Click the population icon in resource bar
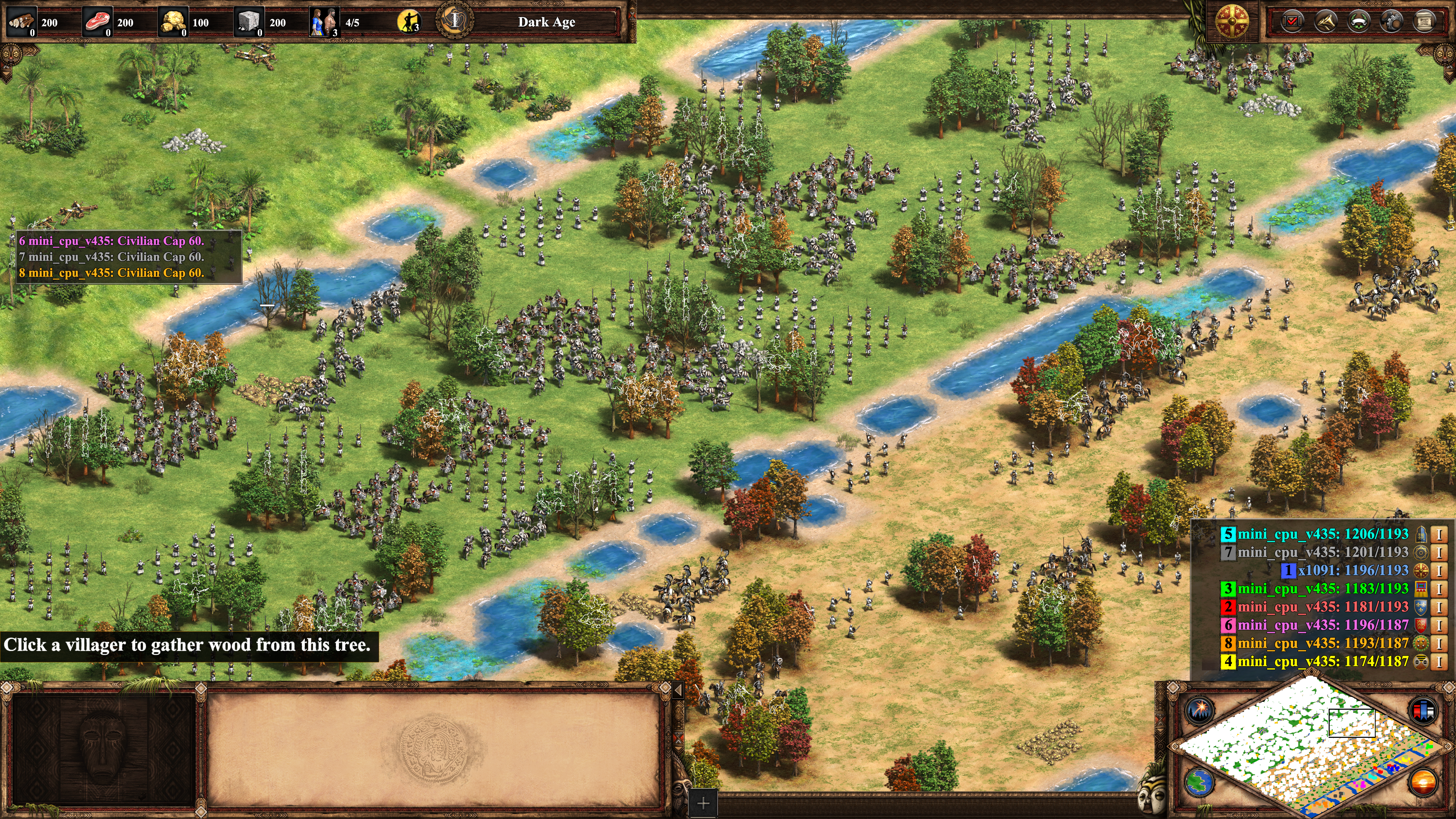 [x=324, y=22]
